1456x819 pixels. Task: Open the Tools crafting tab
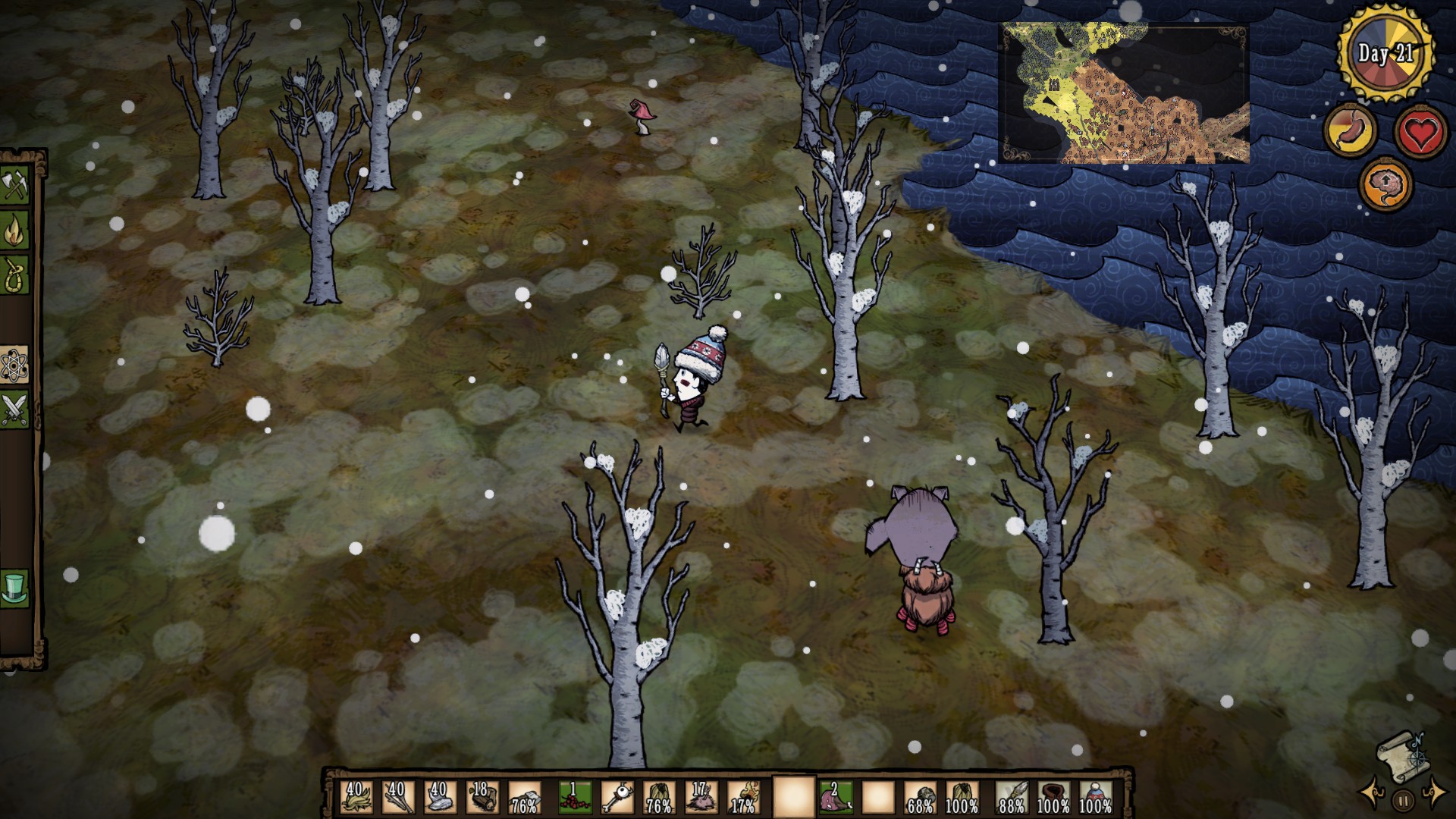pos(15,186)
